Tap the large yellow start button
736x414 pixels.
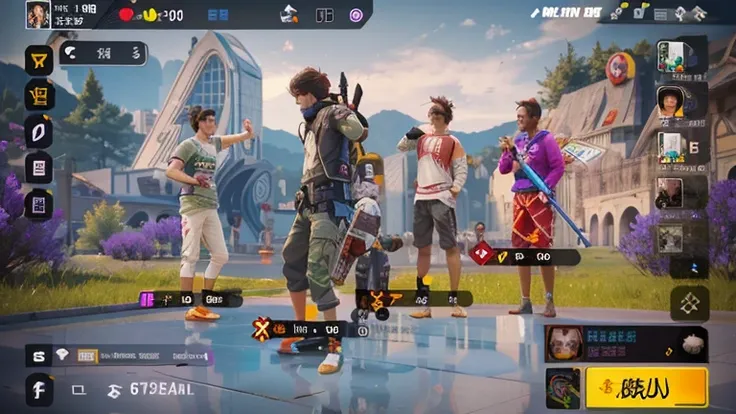point(646,387)
